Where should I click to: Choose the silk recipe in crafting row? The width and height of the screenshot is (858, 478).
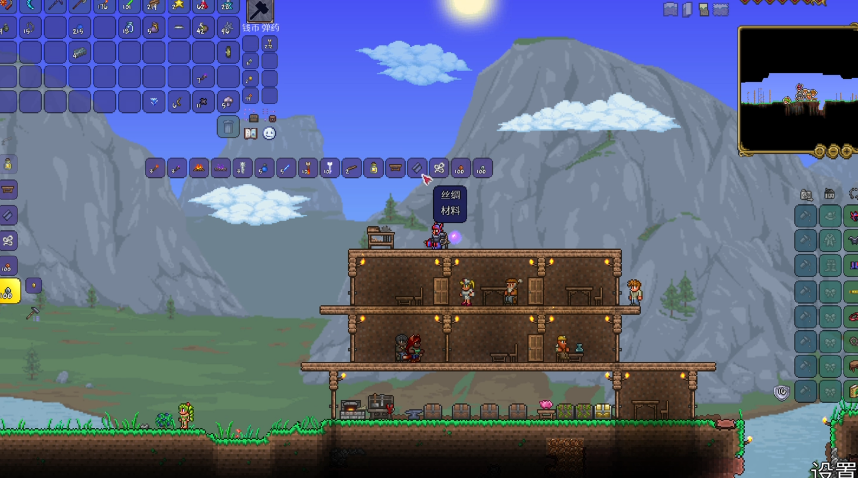tap(438, 168)
